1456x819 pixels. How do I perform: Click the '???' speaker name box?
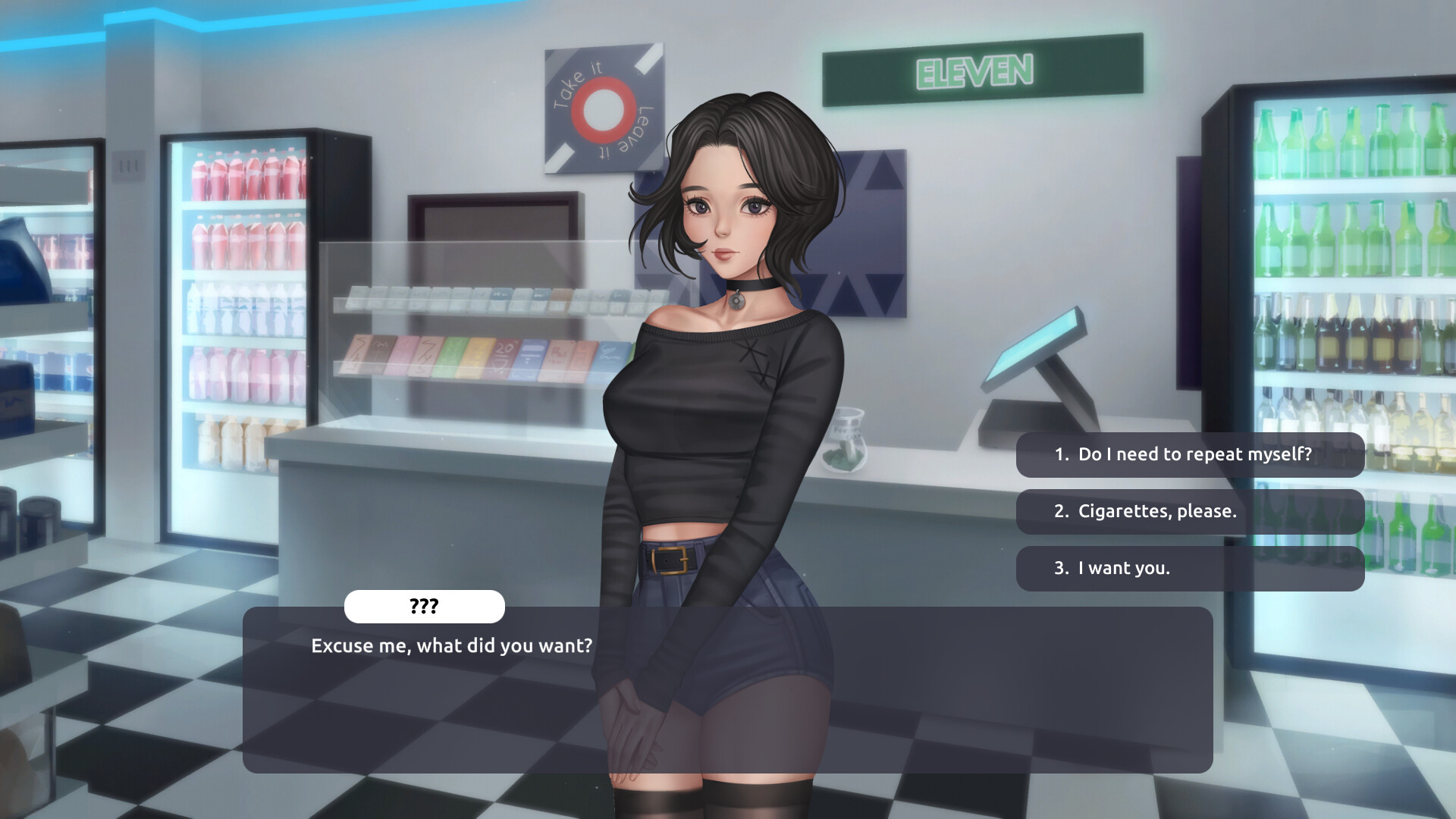425,607
